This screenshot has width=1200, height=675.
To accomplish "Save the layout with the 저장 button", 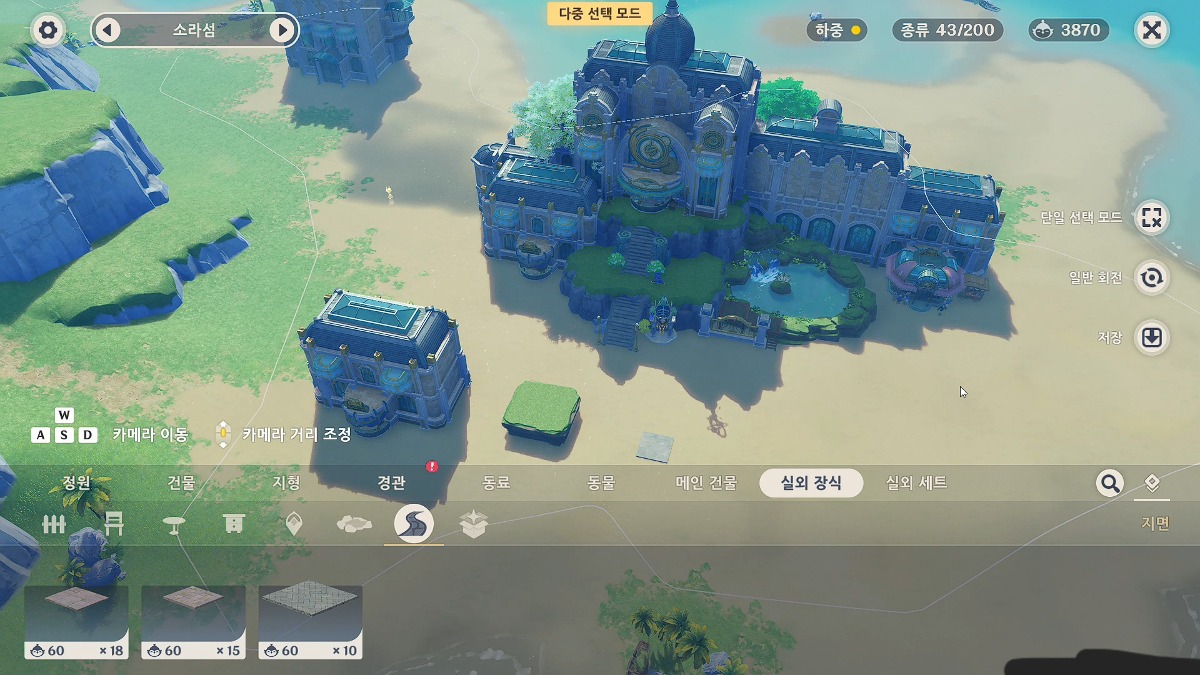I will coord(1152,337).
